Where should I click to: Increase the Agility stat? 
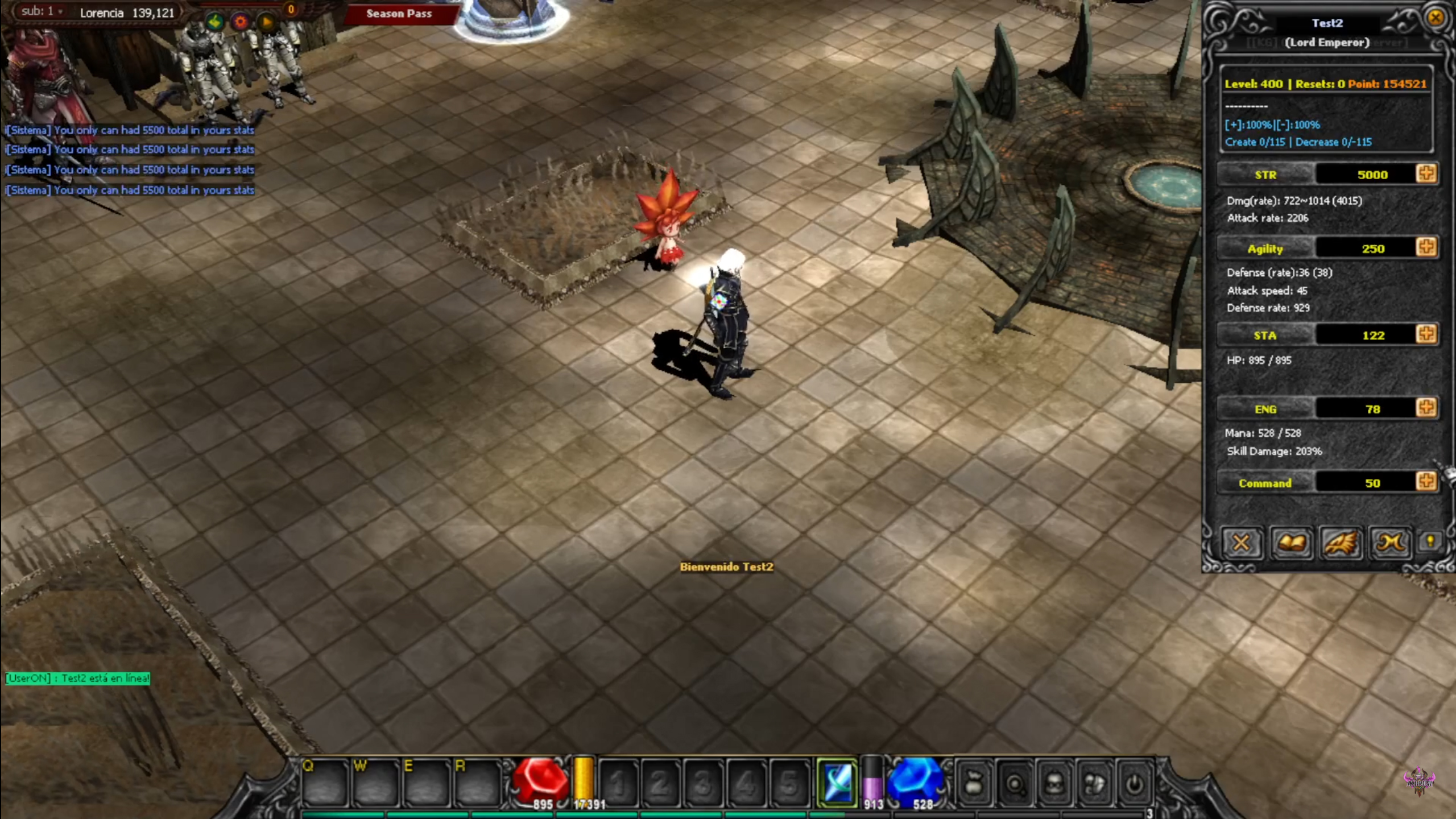coord(1426,248)
